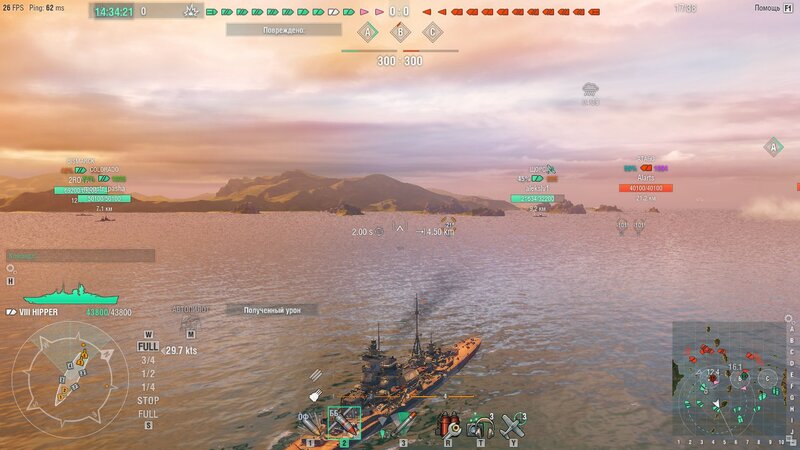Open the chat settings gear icon
The image size is (800, 450).
tap(10, 268)
